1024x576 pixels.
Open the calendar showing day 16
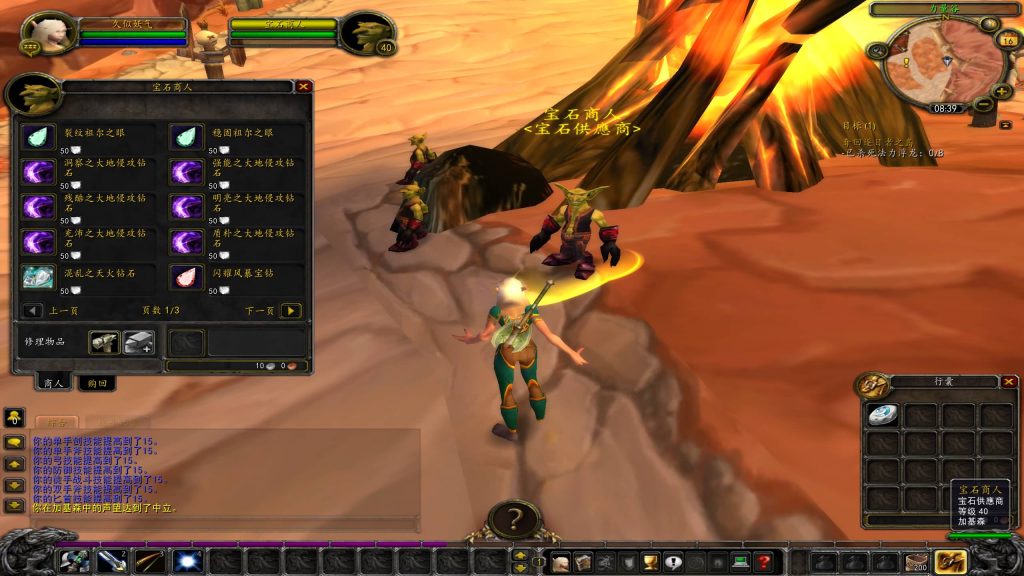click(1008, 40)
